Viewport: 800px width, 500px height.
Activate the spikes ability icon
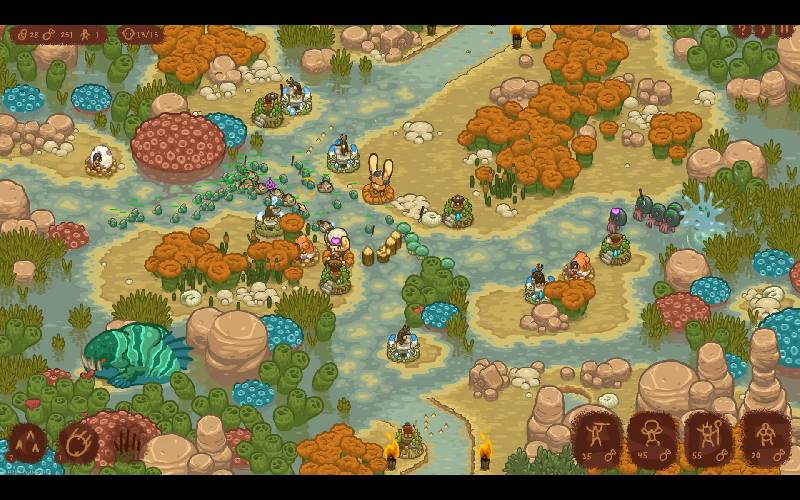click(27, 441)
